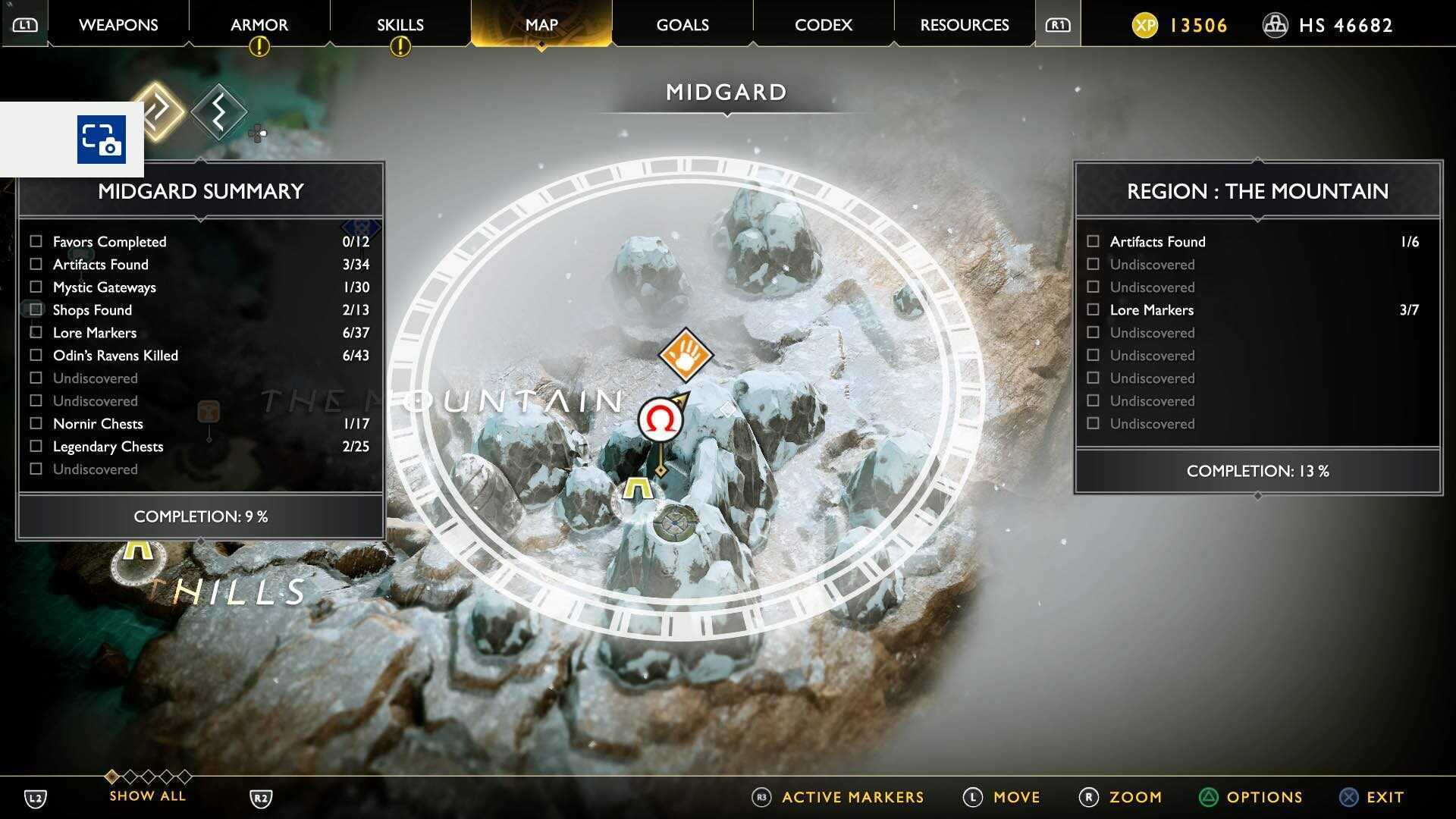The image size is (1456, 819).
Task: Open the CODEX menu tab
Action: 823,24
